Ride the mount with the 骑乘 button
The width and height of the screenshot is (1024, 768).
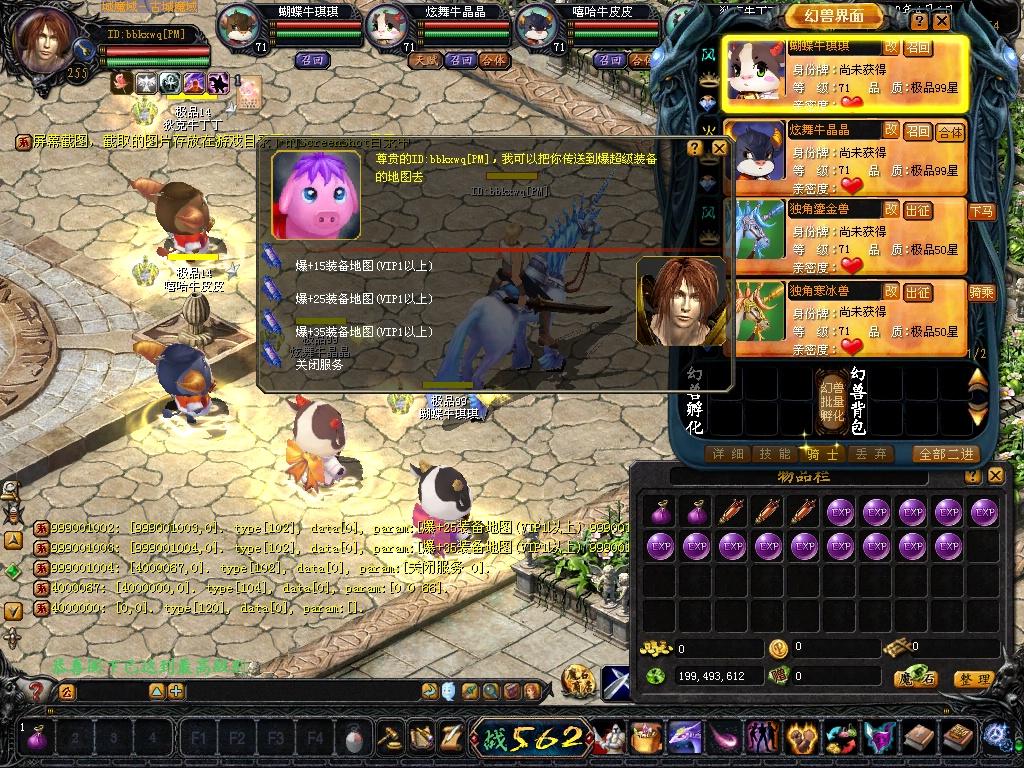pos(981,293)
